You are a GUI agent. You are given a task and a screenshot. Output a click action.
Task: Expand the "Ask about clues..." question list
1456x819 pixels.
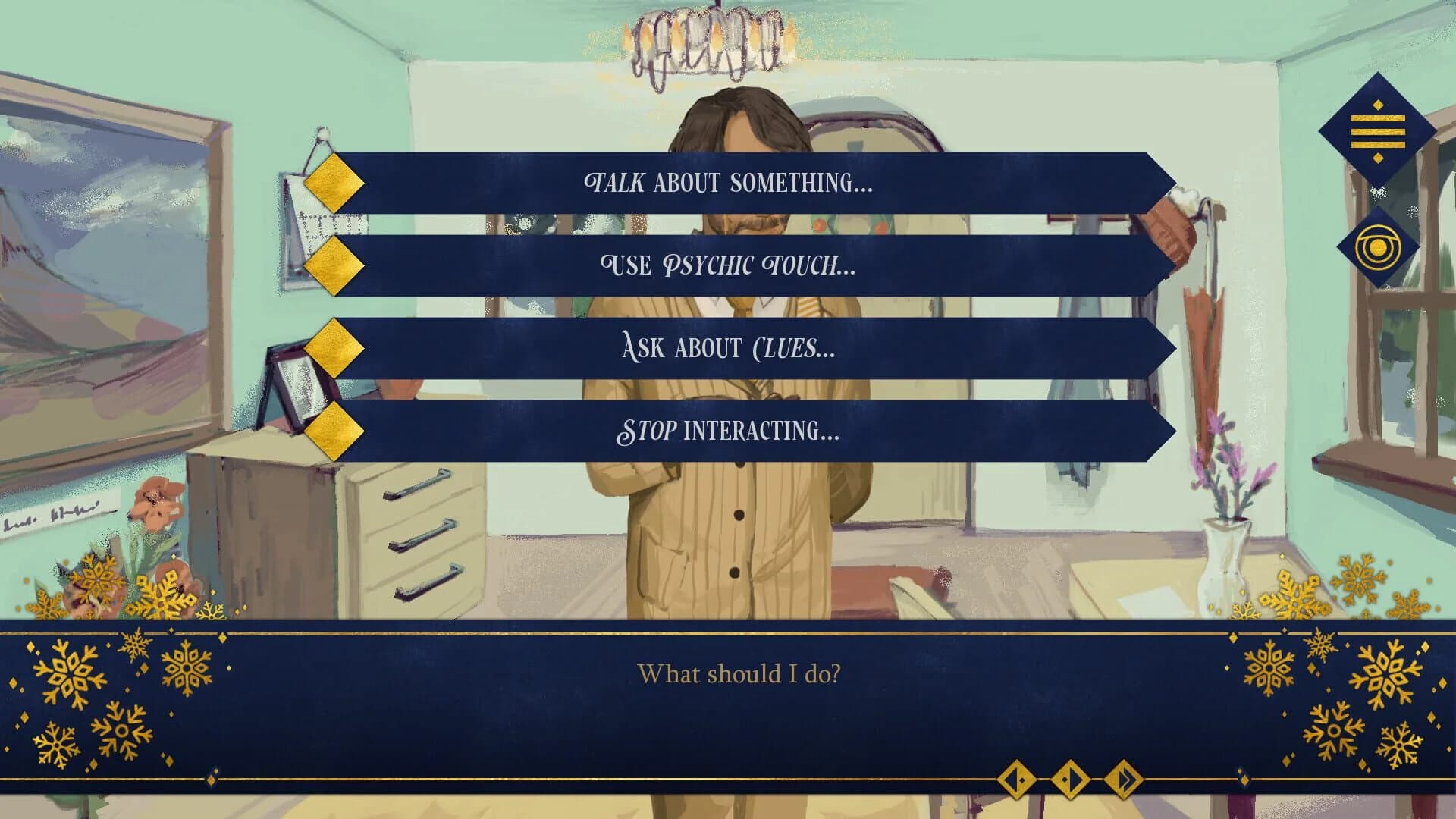pos(728,347)
